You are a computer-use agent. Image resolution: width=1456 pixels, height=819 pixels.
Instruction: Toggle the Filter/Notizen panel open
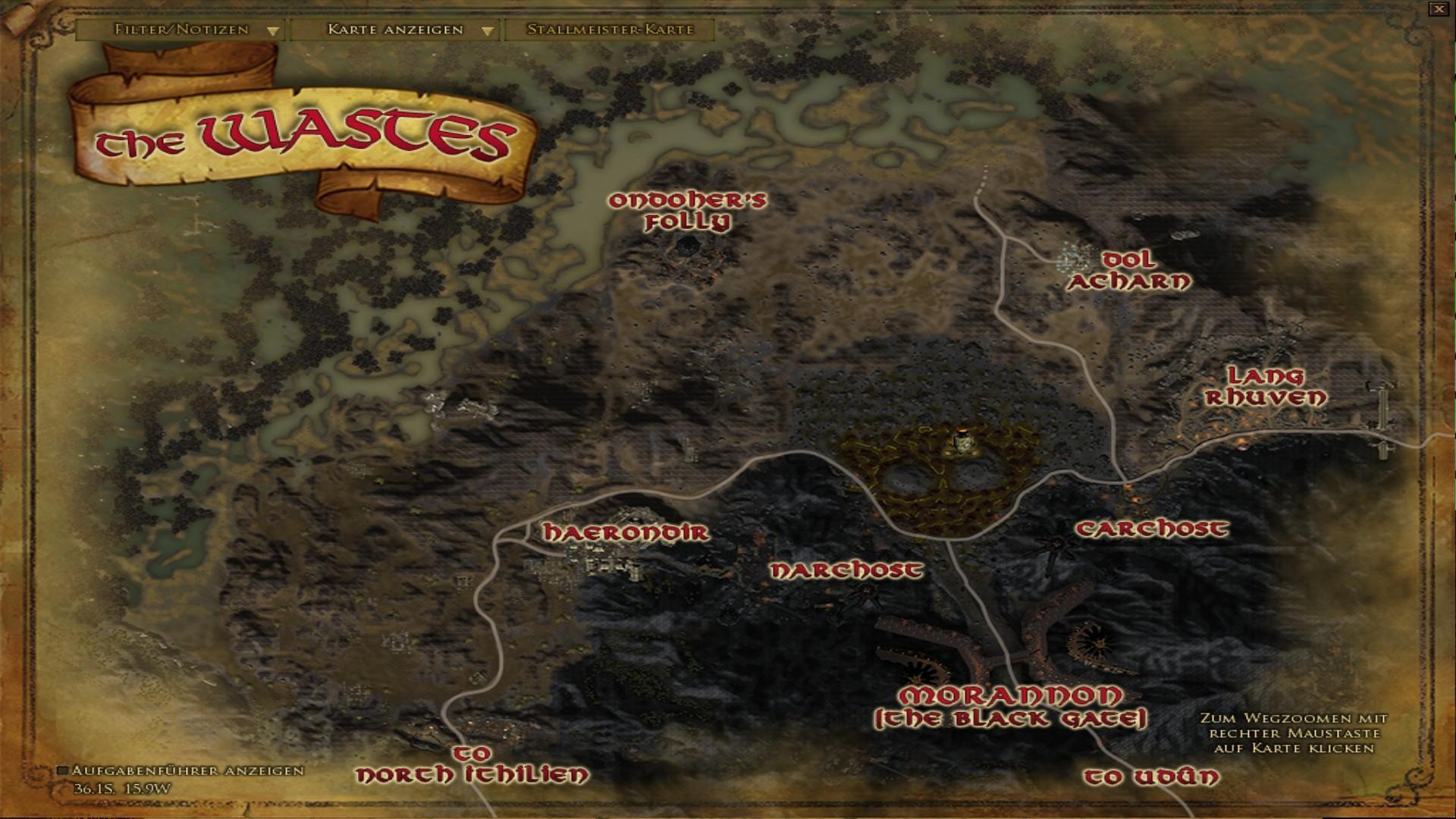pyautogui.click(x=180, y=32)
